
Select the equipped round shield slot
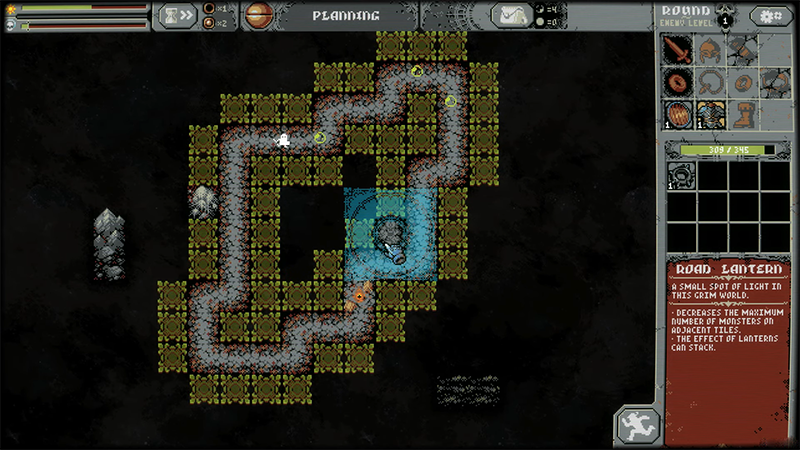tap(679, 113)
